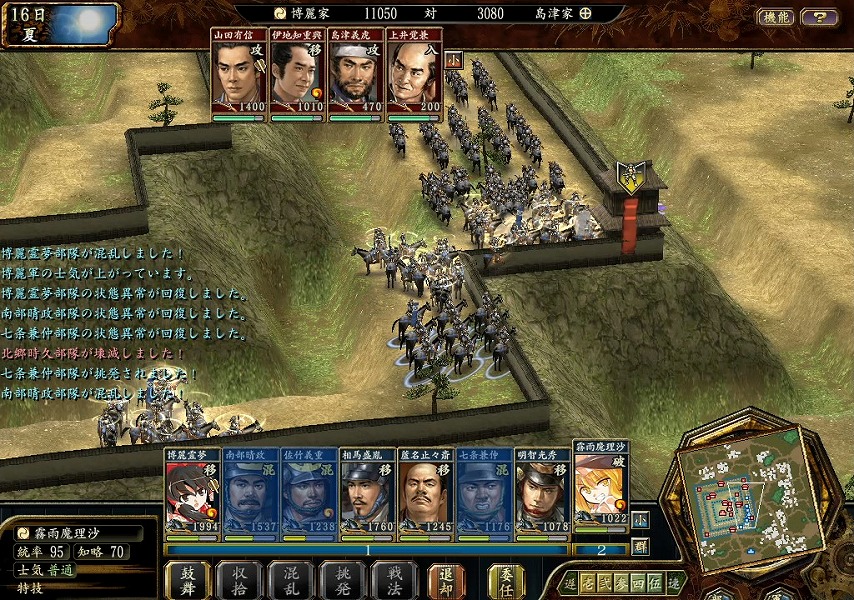854x600 pixels.
Task: Activate the 混乱 confusion command
Action: coord(291,580)
